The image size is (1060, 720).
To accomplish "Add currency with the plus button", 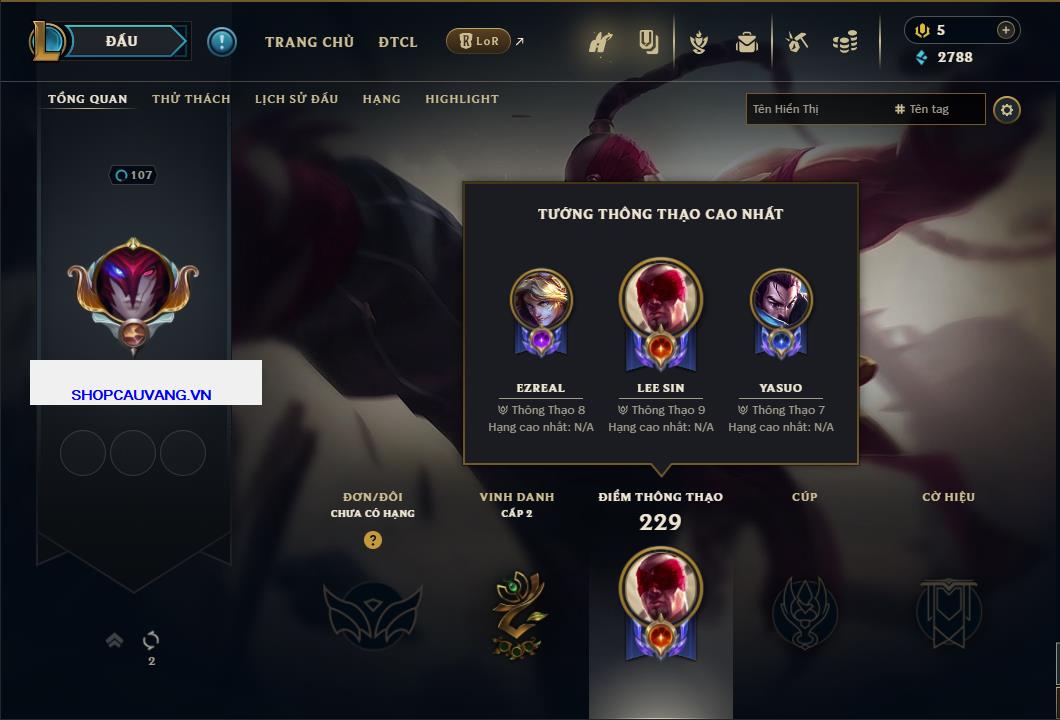I will click(1005, 30).
